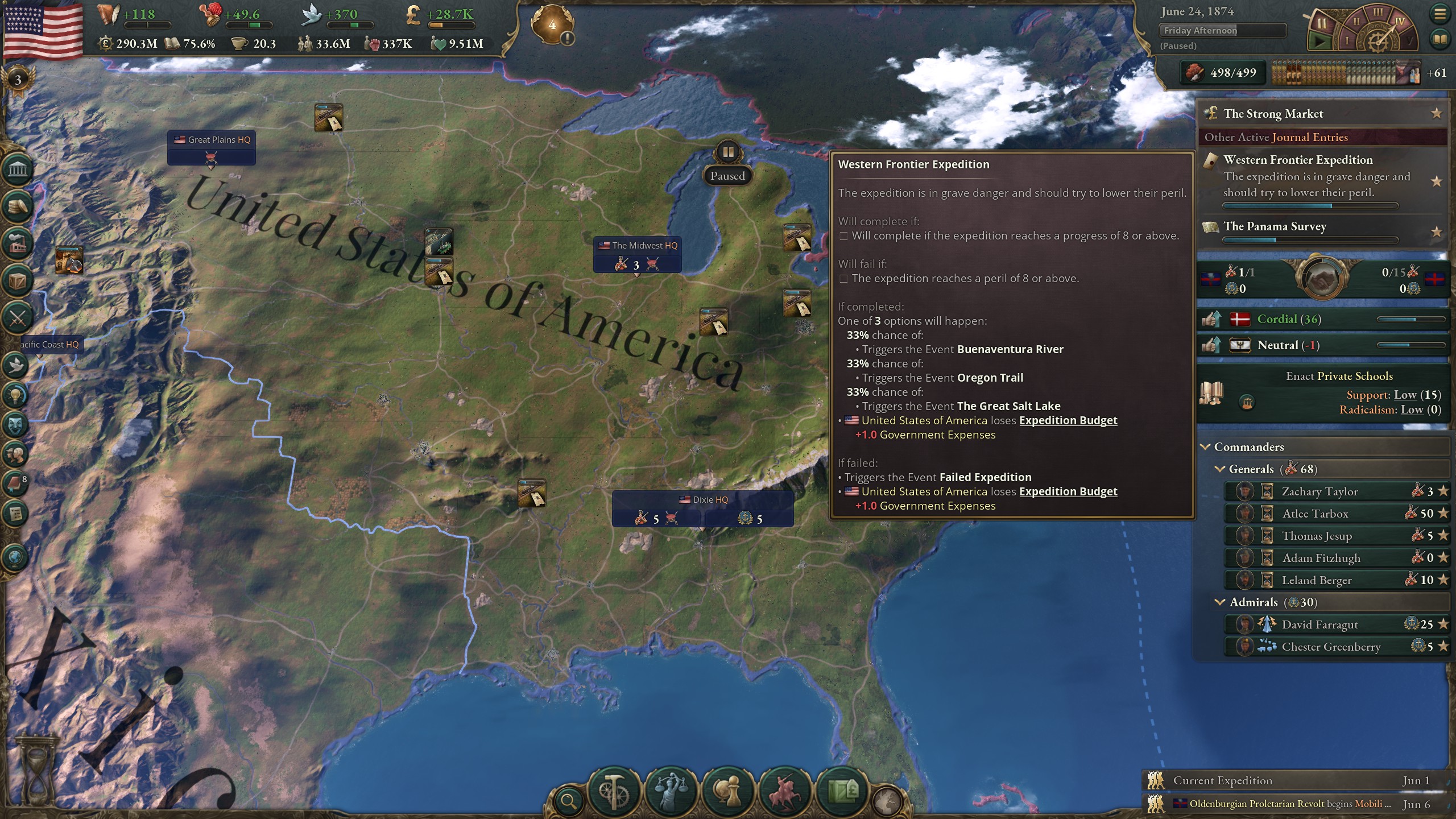This screenshot has width=1456, height=819.
Task: Collapse the Commanders panel
Action: click(1206, 447)
